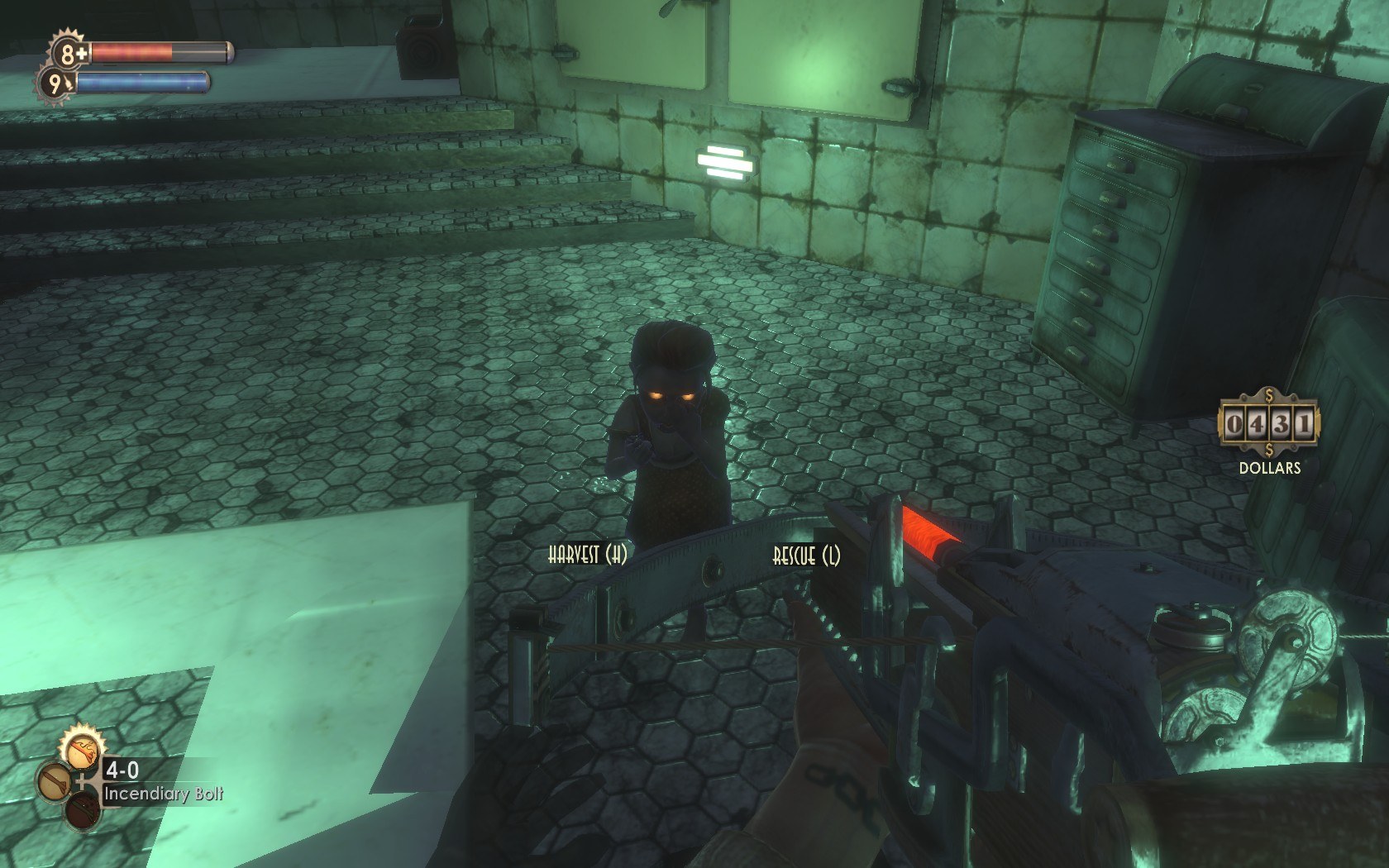Choose the Rescue option

tap(806, 556)
